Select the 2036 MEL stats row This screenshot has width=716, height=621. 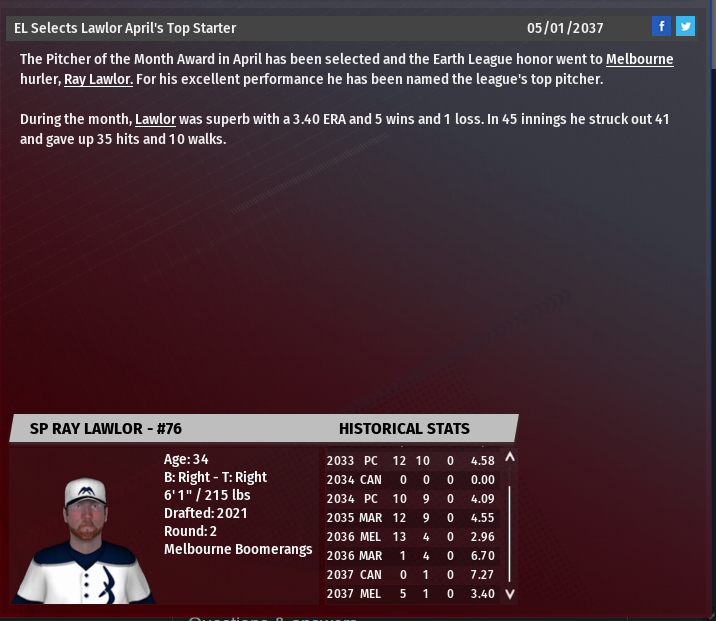[x=410, y=537]
